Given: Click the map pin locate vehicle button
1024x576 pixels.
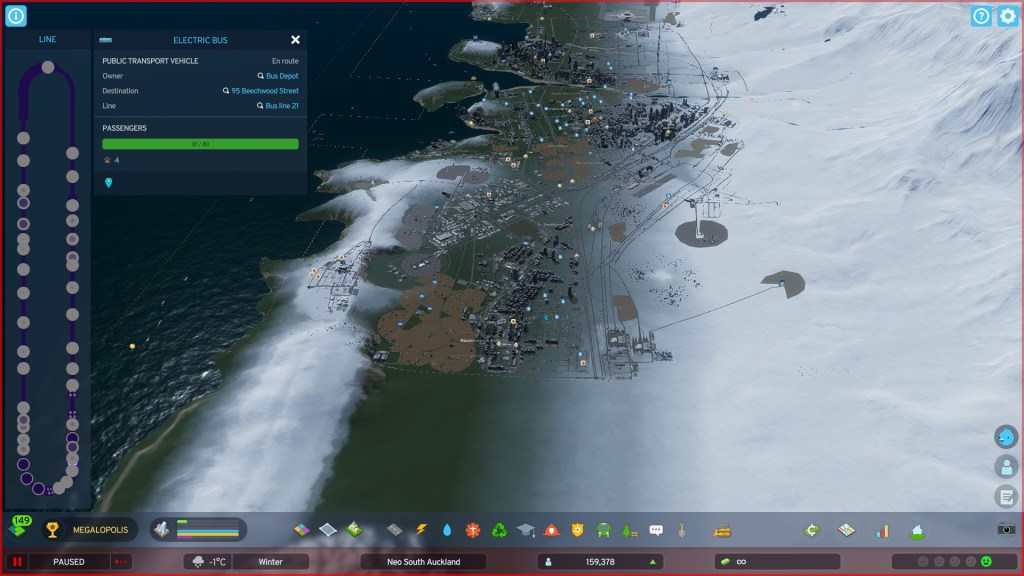Looking at the screenshot, I should click(108, 183).
